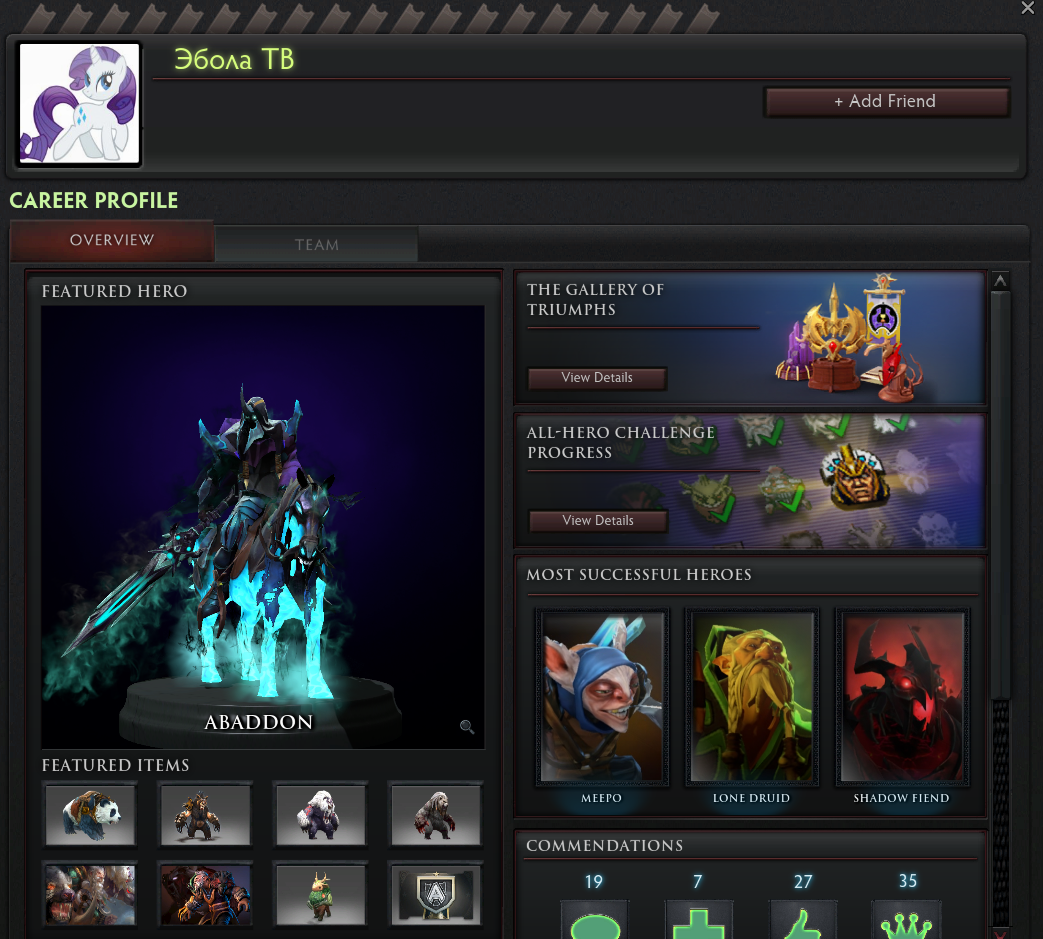Select the white-maned dark bear featured item
The image size is (1043, 939).
coord(320,814)
